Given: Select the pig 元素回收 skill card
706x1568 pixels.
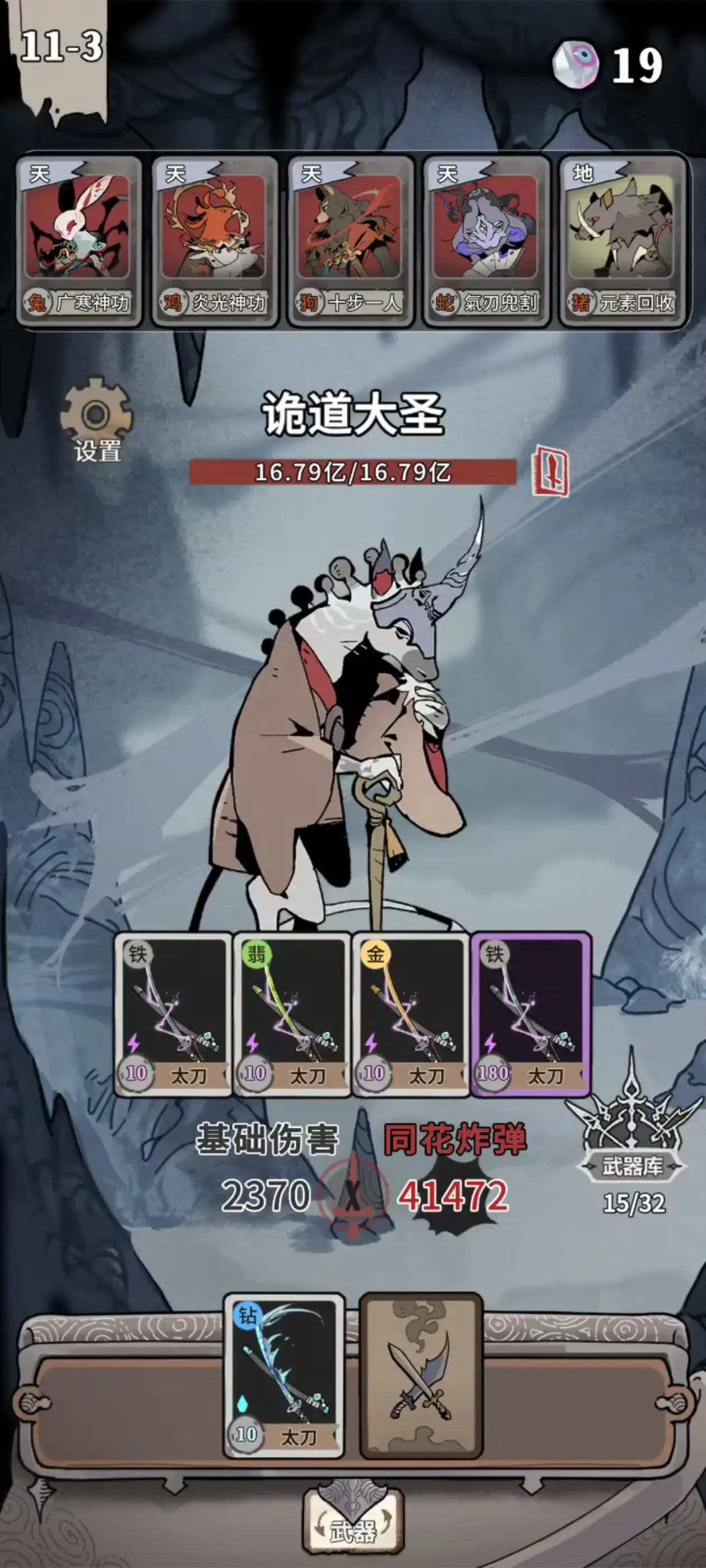Looking at the screenshot, I should tap(622, 240).
